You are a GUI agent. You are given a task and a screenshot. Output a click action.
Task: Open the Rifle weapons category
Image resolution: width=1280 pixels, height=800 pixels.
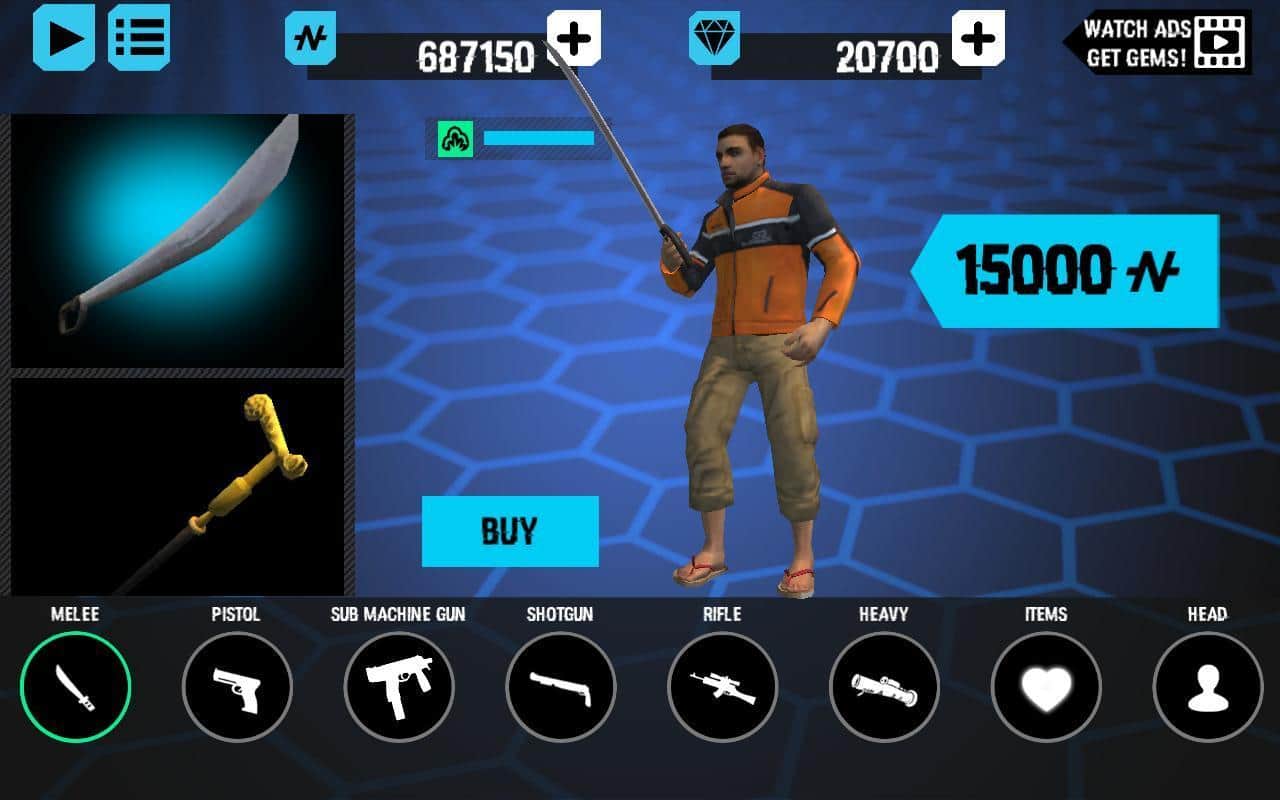(x=722, y=687)
